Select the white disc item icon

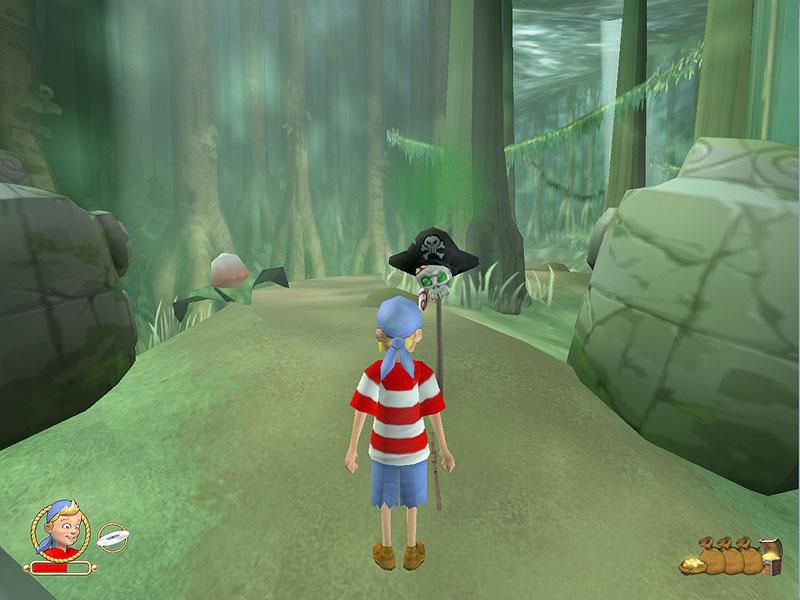[112, 538]
